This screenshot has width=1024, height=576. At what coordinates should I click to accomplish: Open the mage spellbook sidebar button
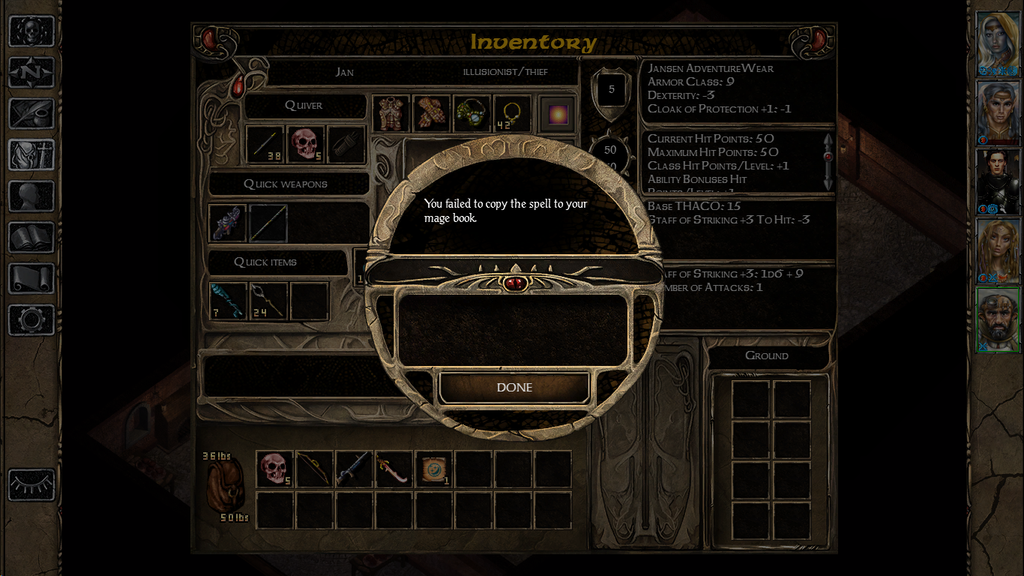(x=31, y=237)
